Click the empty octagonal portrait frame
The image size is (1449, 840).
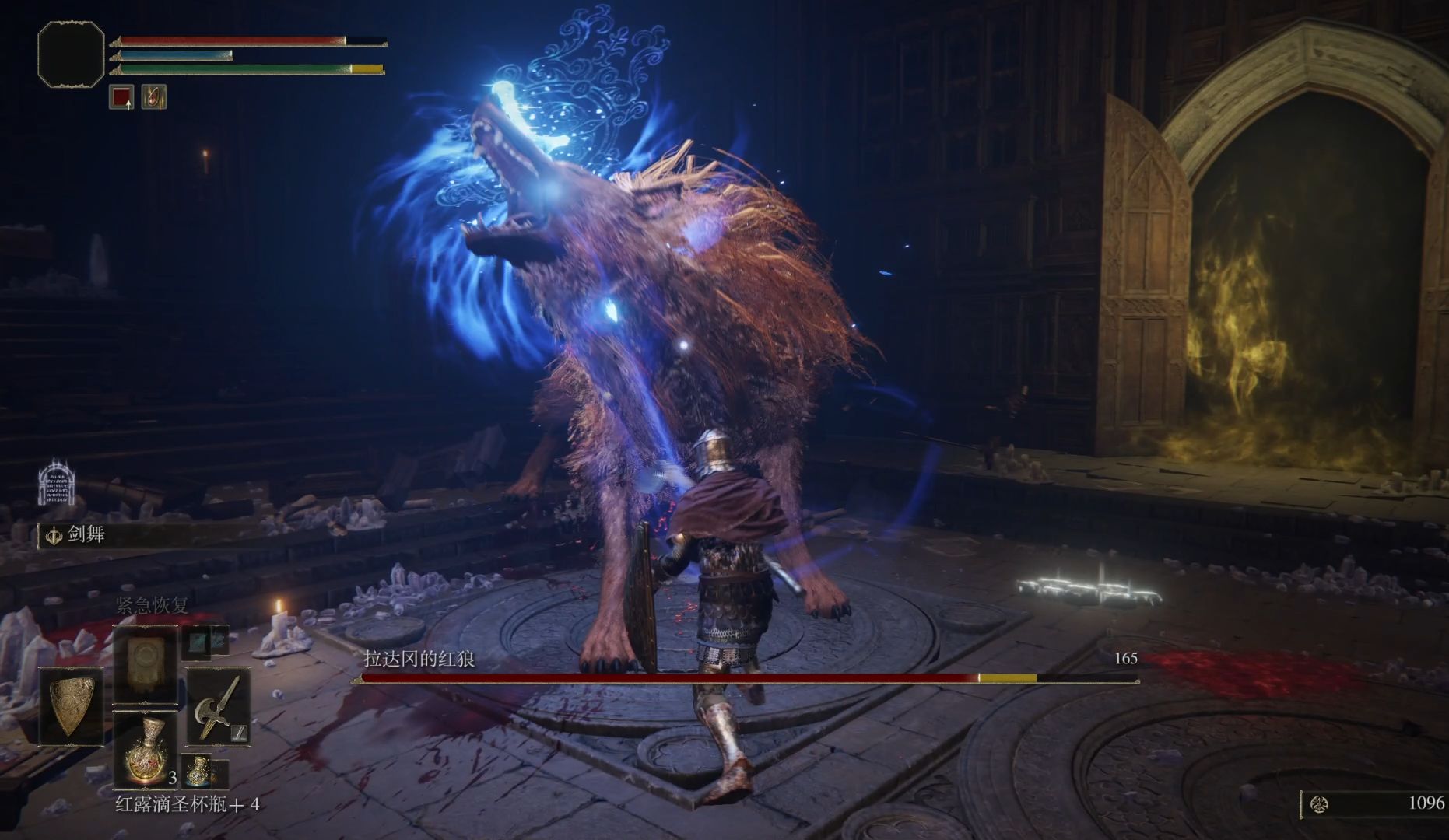tap(71, 53)
